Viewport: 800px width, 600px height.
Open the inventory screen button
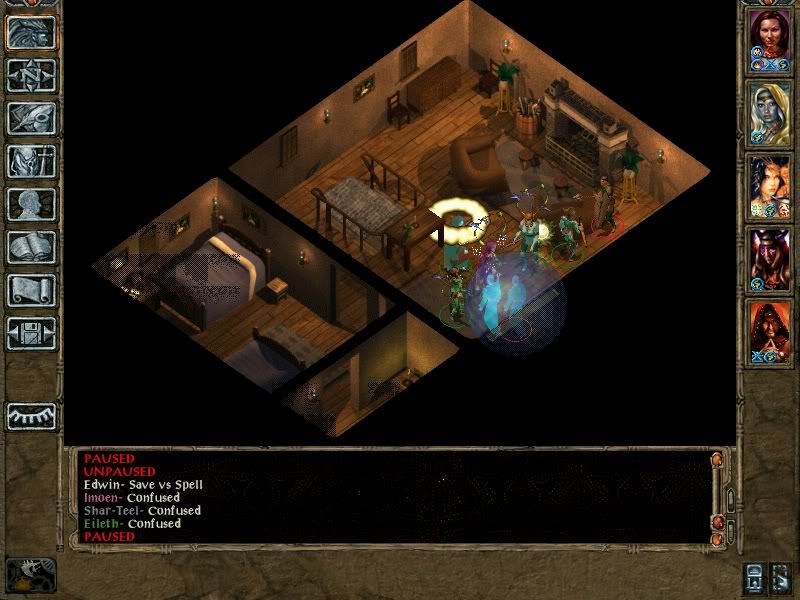coord(31,161)
